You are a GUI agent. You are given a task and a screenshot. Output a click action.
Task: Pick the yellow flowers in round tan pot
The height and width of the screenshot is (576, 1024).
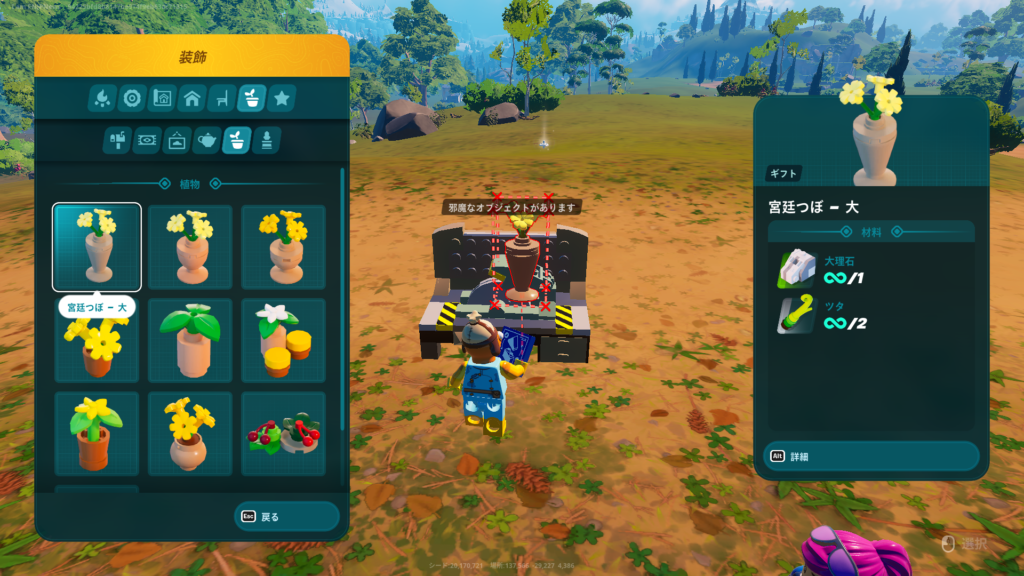(x=190, y=434)
